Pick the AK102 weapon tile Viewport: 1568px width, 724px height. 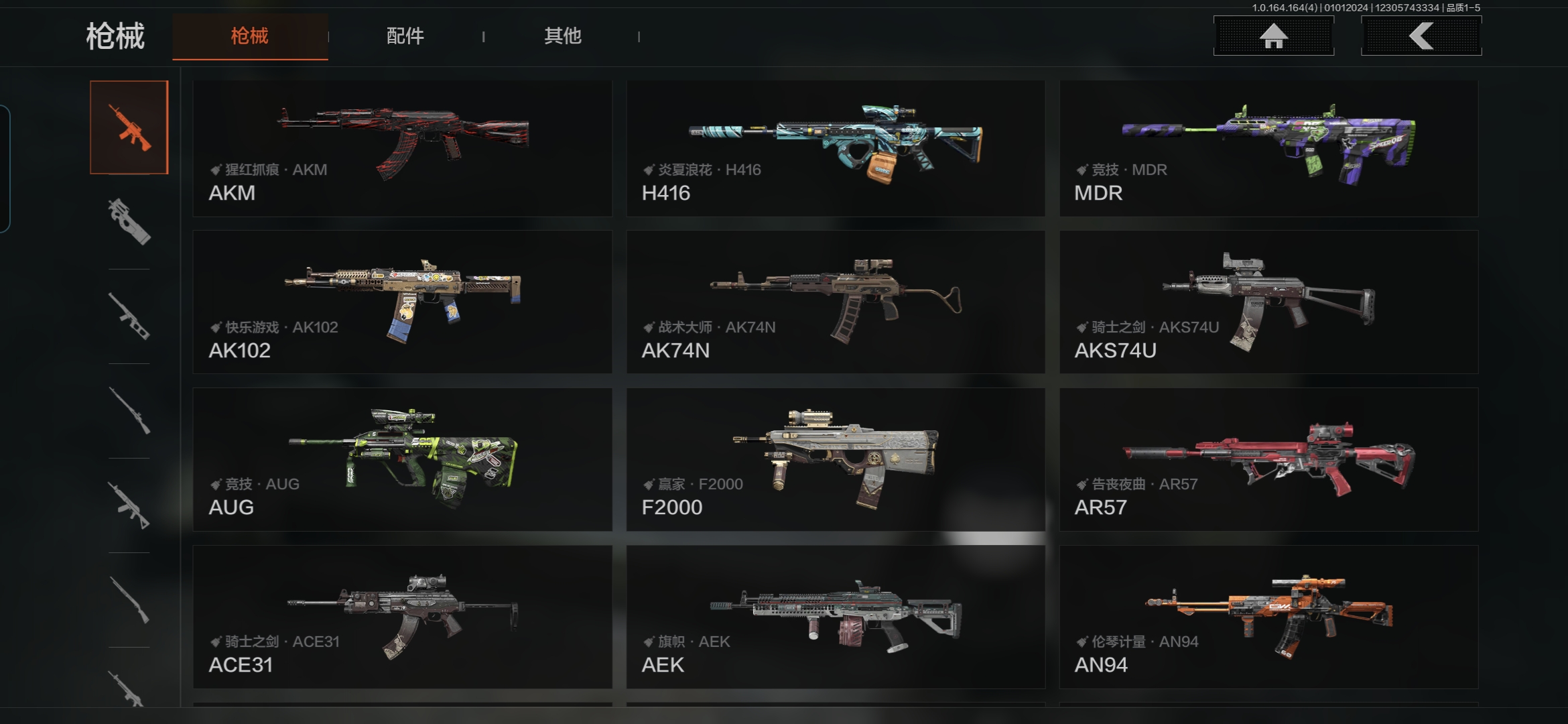(x=402, y=302)
